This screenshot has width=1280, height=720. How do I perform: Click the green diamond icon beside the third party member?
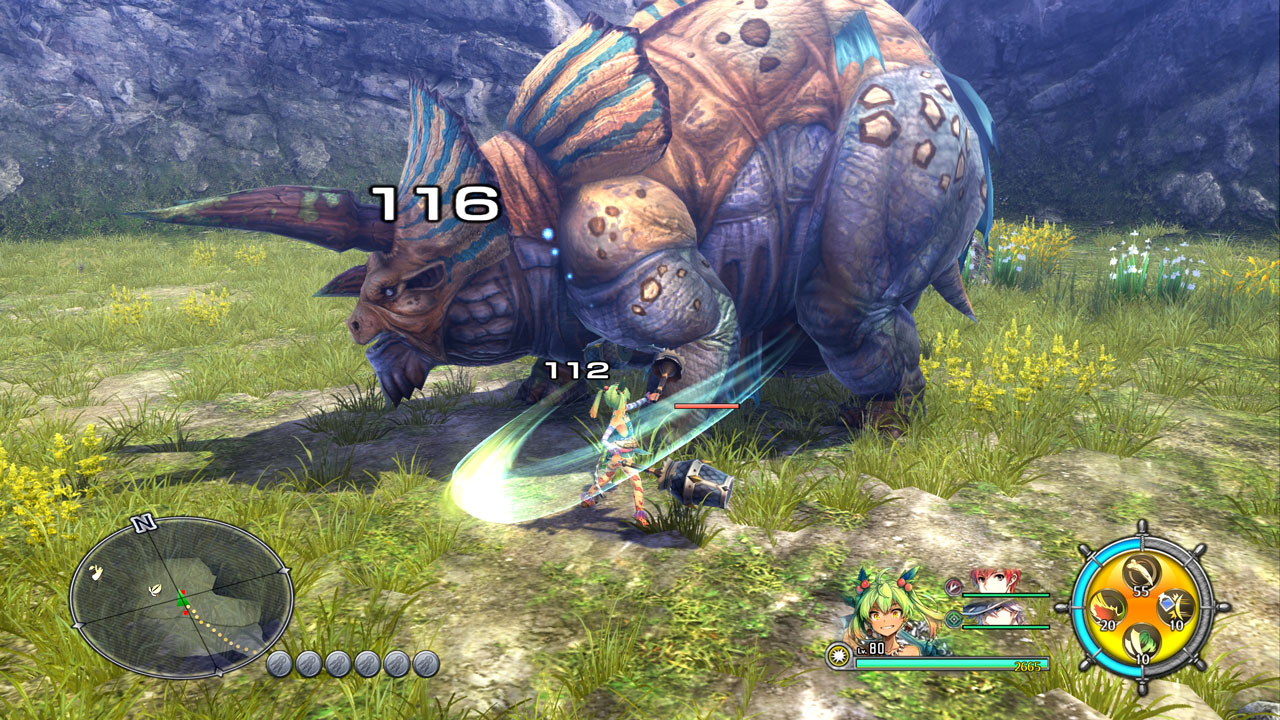(954, 618)
